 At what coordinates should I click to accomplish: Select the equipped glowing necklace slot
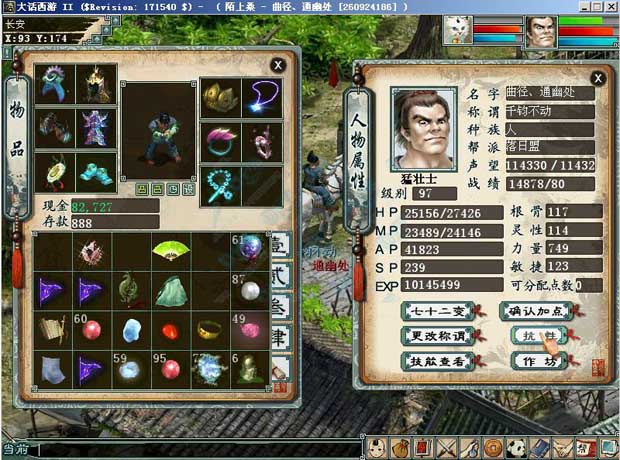[x=262, y=97]
